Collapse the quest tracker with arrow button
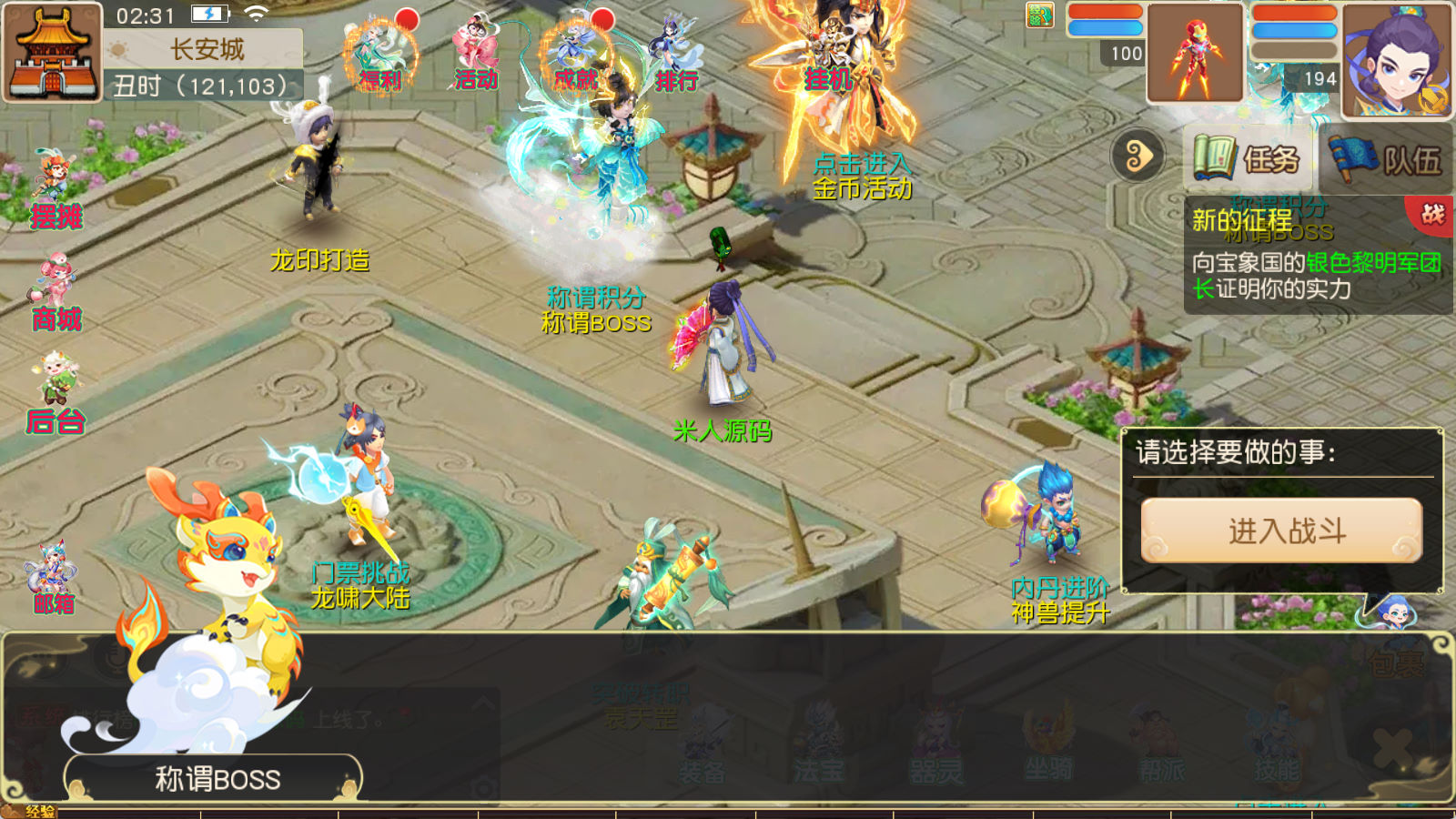 1137,157
